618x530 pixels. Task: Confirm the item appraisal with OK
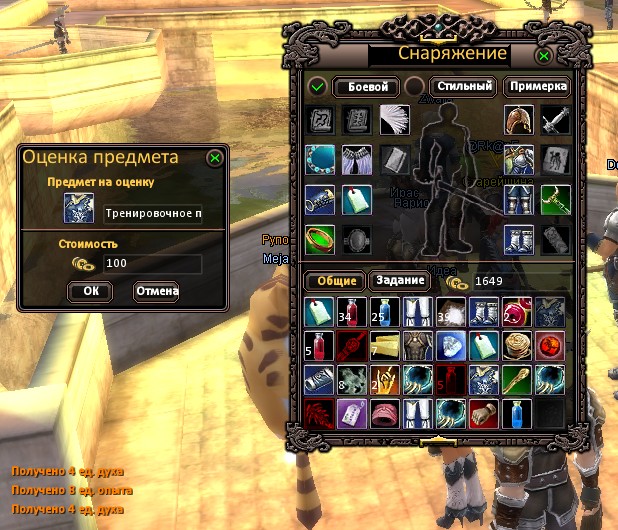pyautogui.click(x=90, y=291)
